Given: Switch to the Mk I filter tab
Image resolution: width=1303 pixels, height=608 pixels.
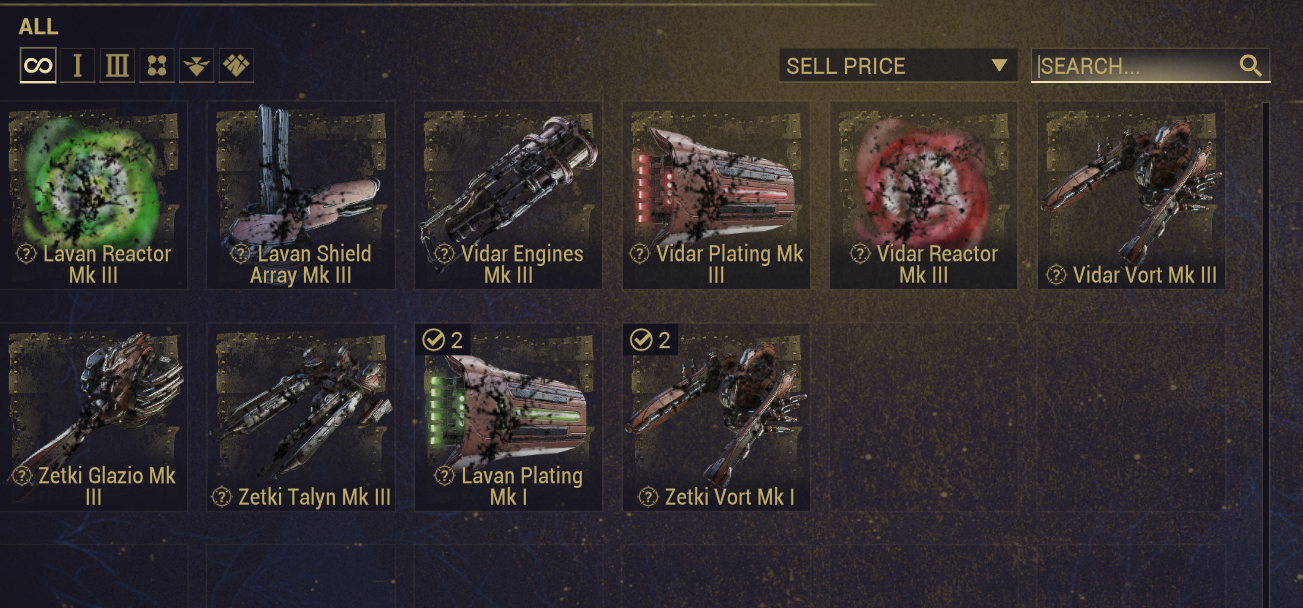Looking at the screenshot, I should click(x=77, y=66).
